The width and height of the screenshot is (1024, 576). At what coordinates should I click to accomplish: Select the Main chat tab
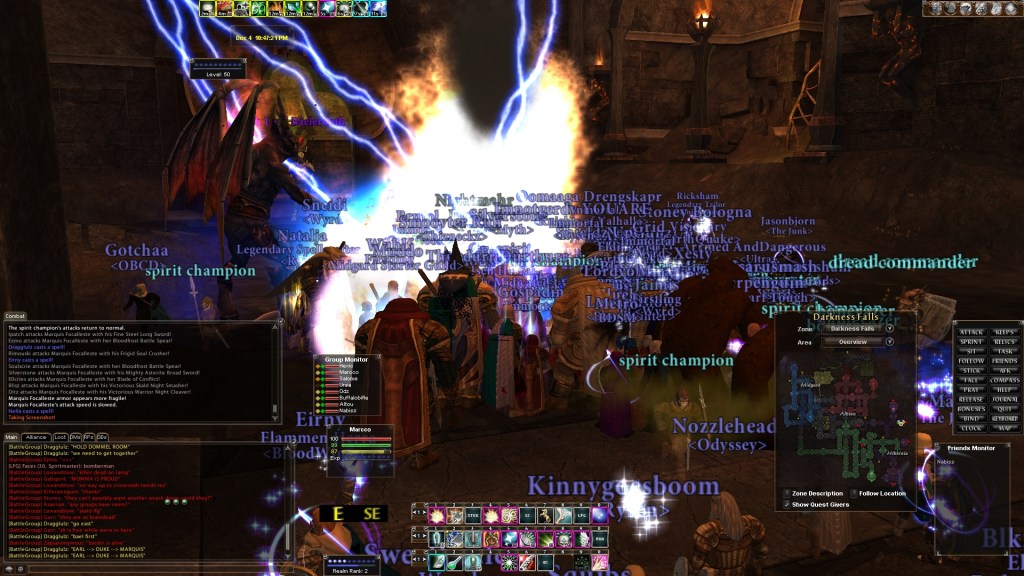pos(11,437)
